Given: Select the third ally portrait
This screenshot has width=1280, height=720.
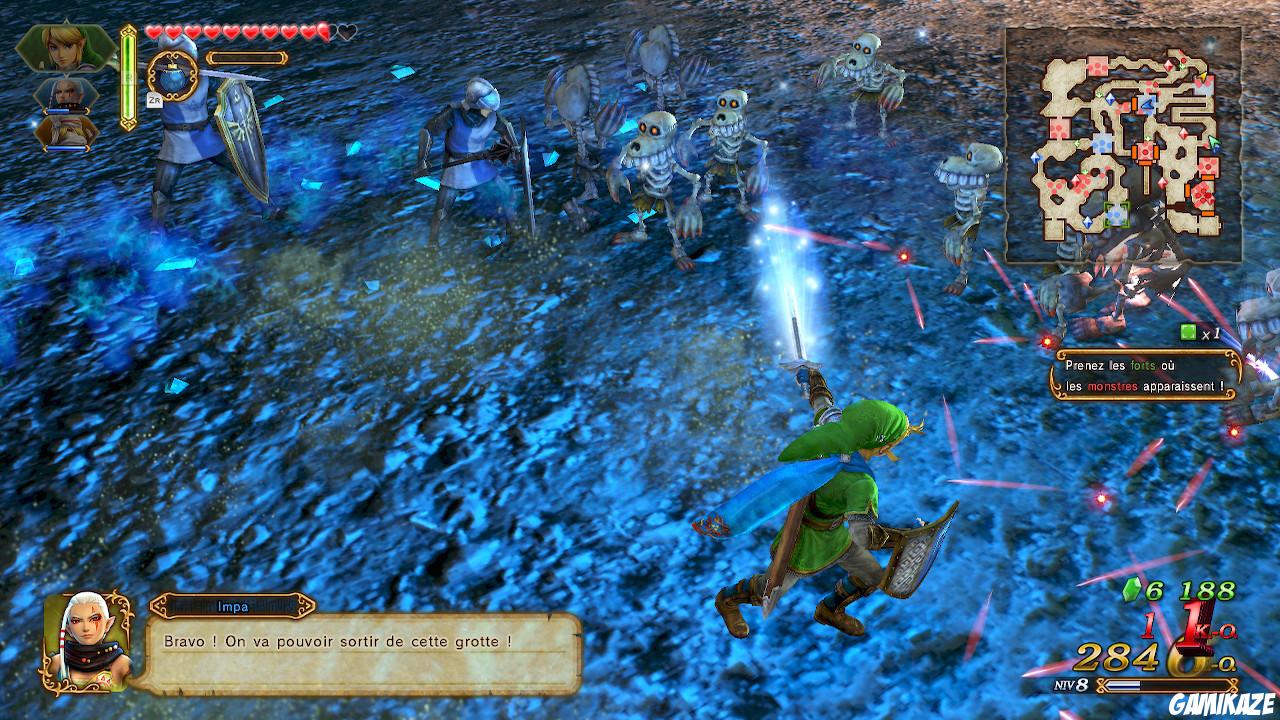Looking at the screenshot, I should [68, 130].
